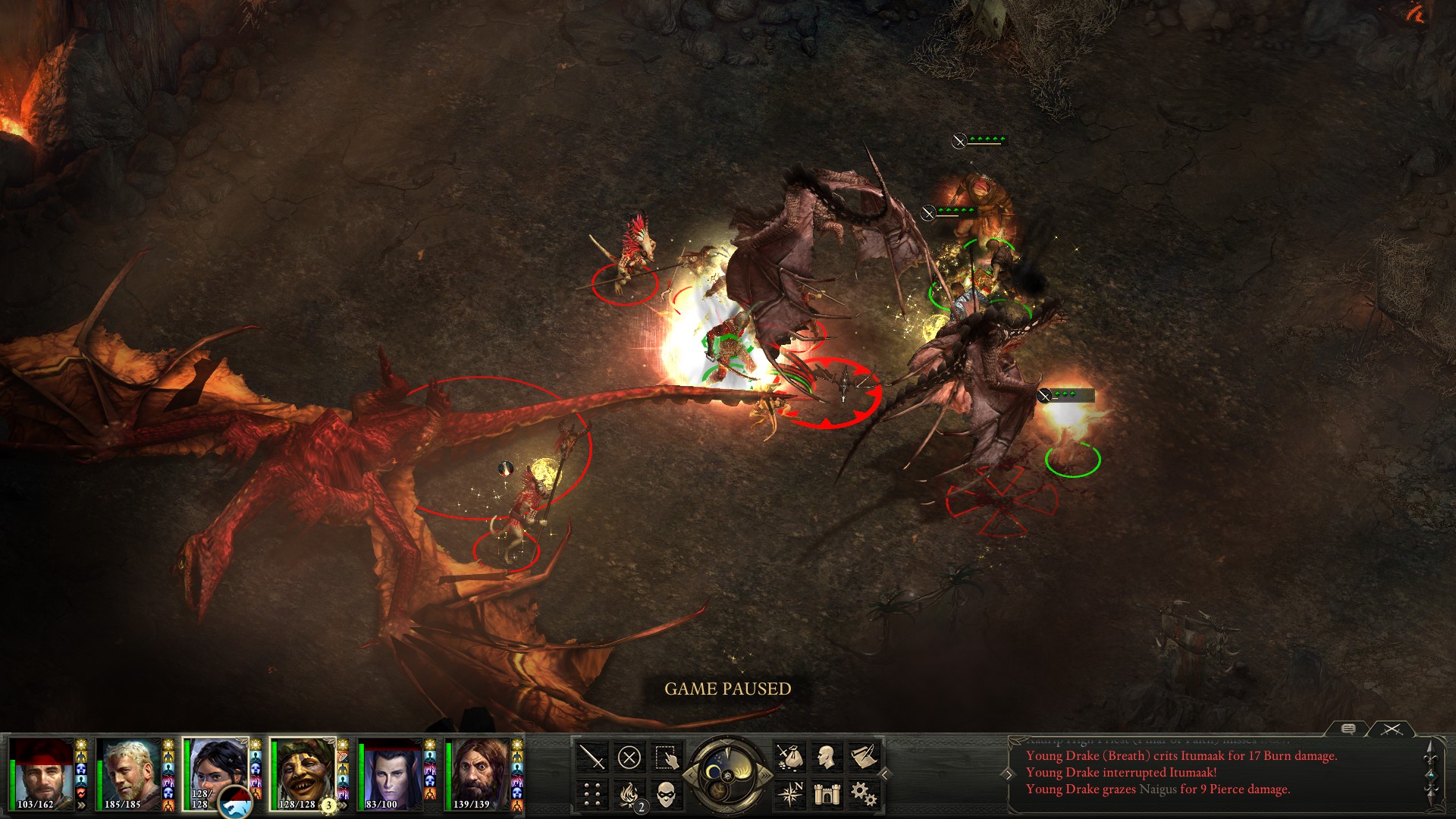Select the grinning orlan party portrait
The image size is (1456, 819).
[x=303, y=773]
